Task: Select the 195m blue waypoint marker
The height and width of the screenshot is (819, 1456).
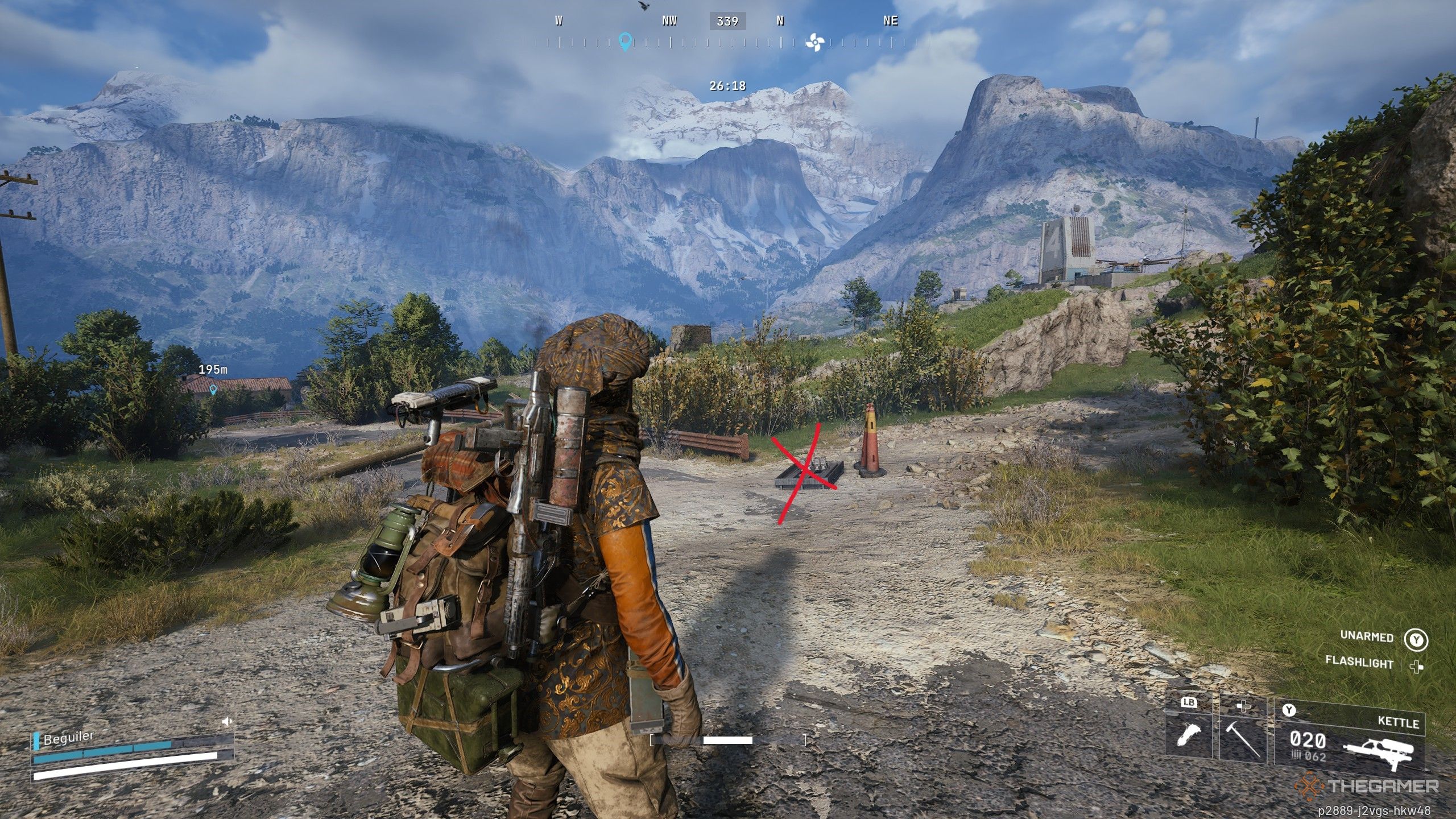Action: click(x=213, y=390)
